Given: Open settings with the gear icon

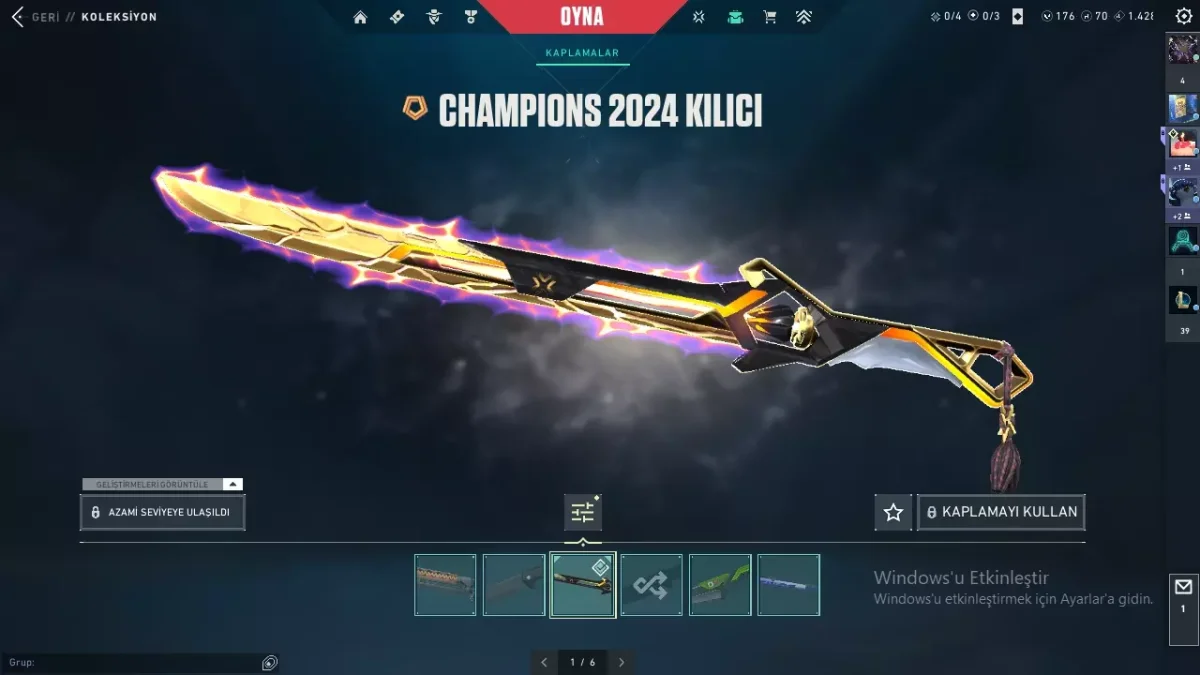Looking at the screenshot, I should point(1183,16).
